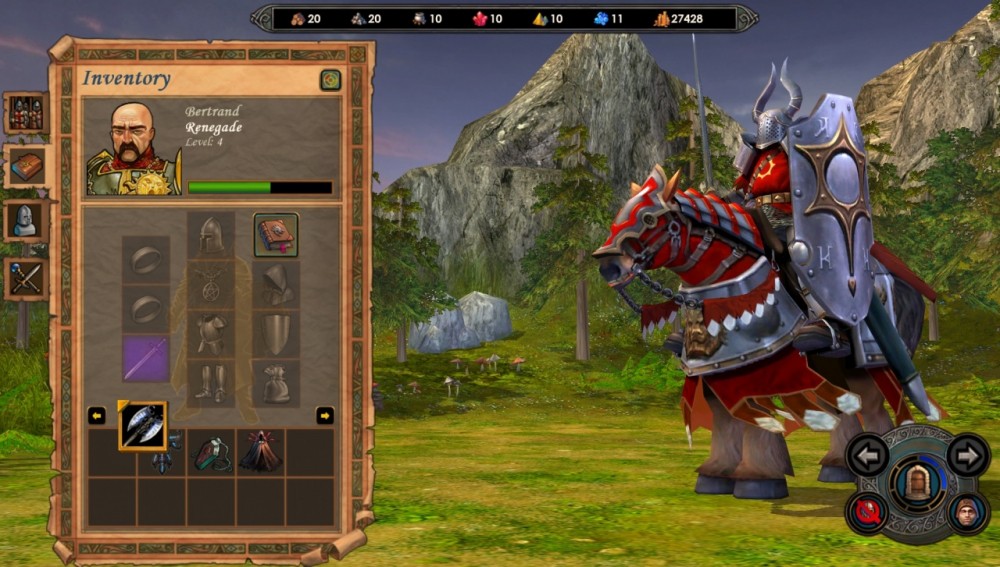Image resolution: width=1000 pixels, height=567 pixels.
Task: Show the crossed swords skills tab
Action: tap(26, 278)
